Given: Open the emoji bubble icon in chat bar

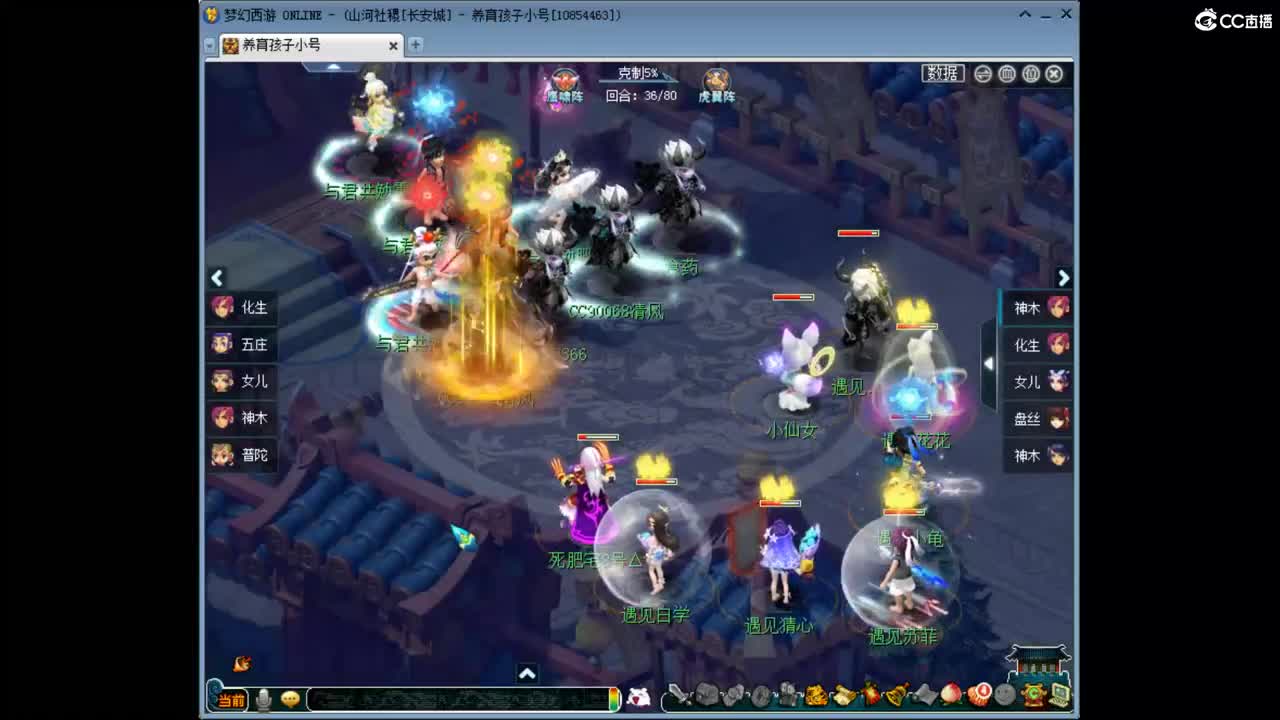Looking at the screenshot, I should coord(290,700).
